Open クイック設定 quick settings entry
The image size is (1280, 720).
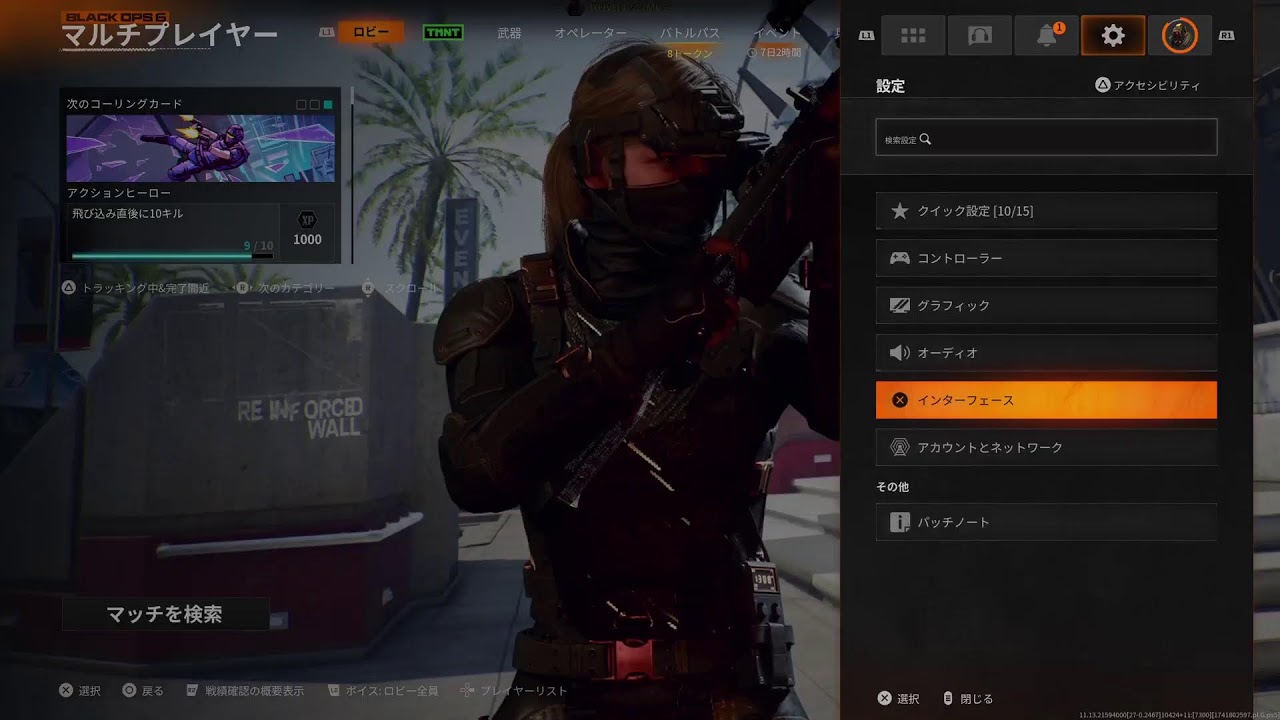(x=1046, y=211)
